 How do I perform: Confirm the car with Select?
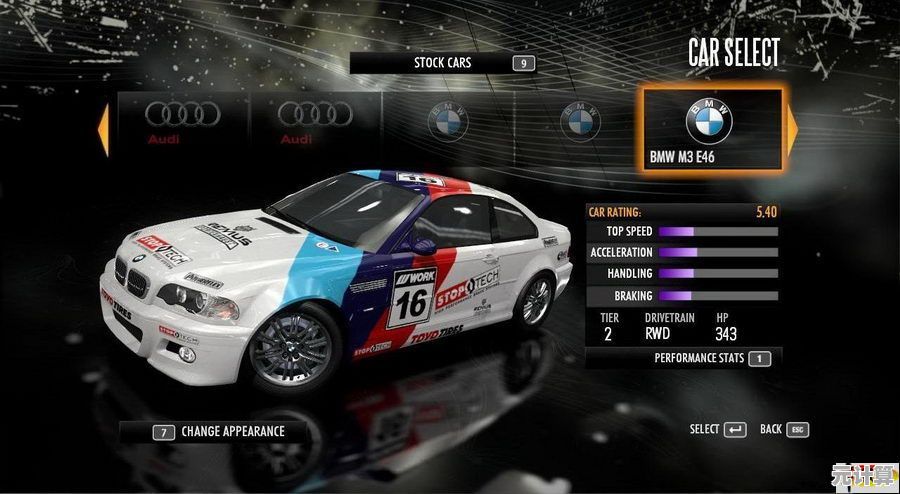point(718,430)
